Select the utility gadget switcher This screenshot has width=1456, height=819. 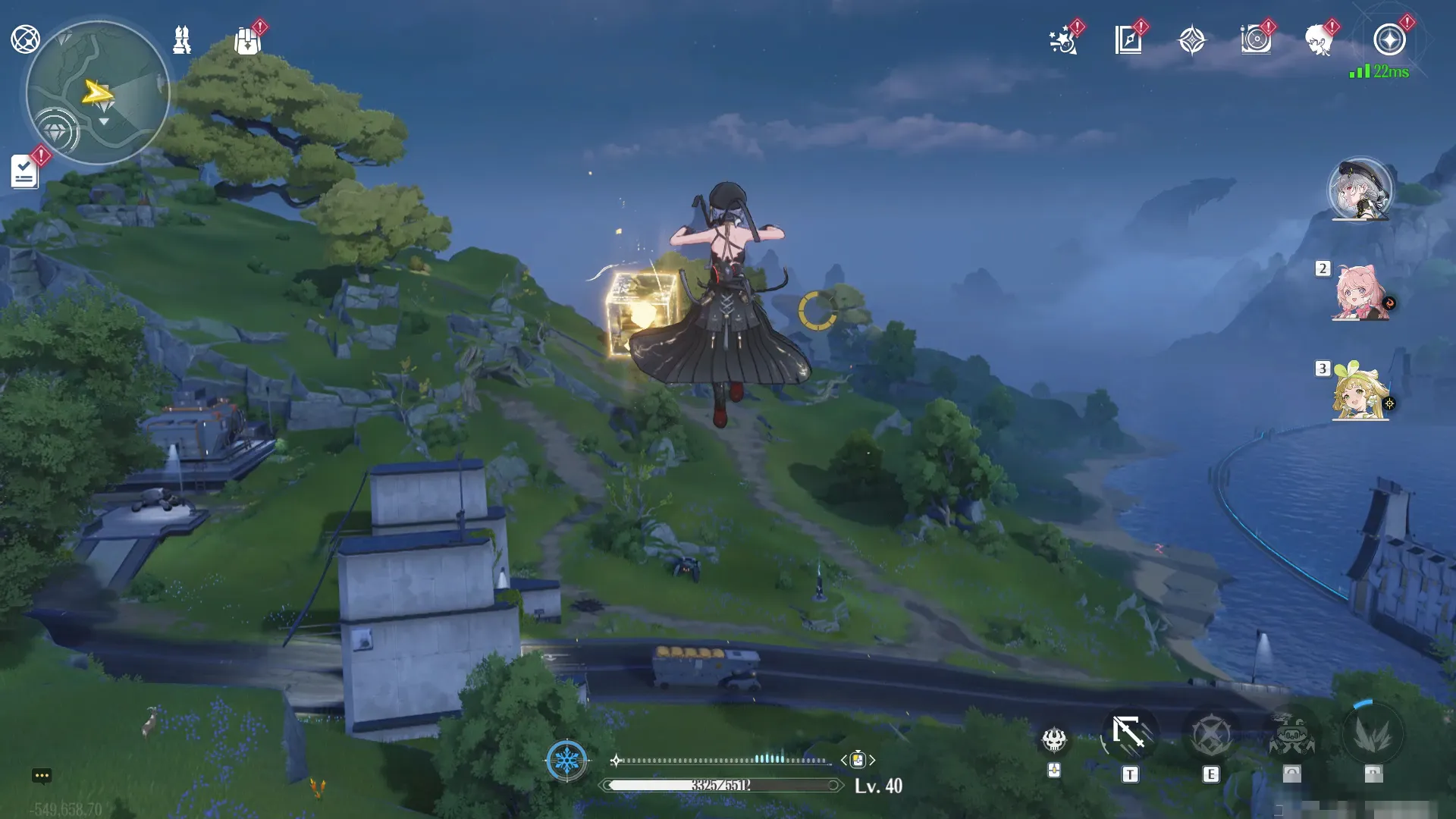857,760
